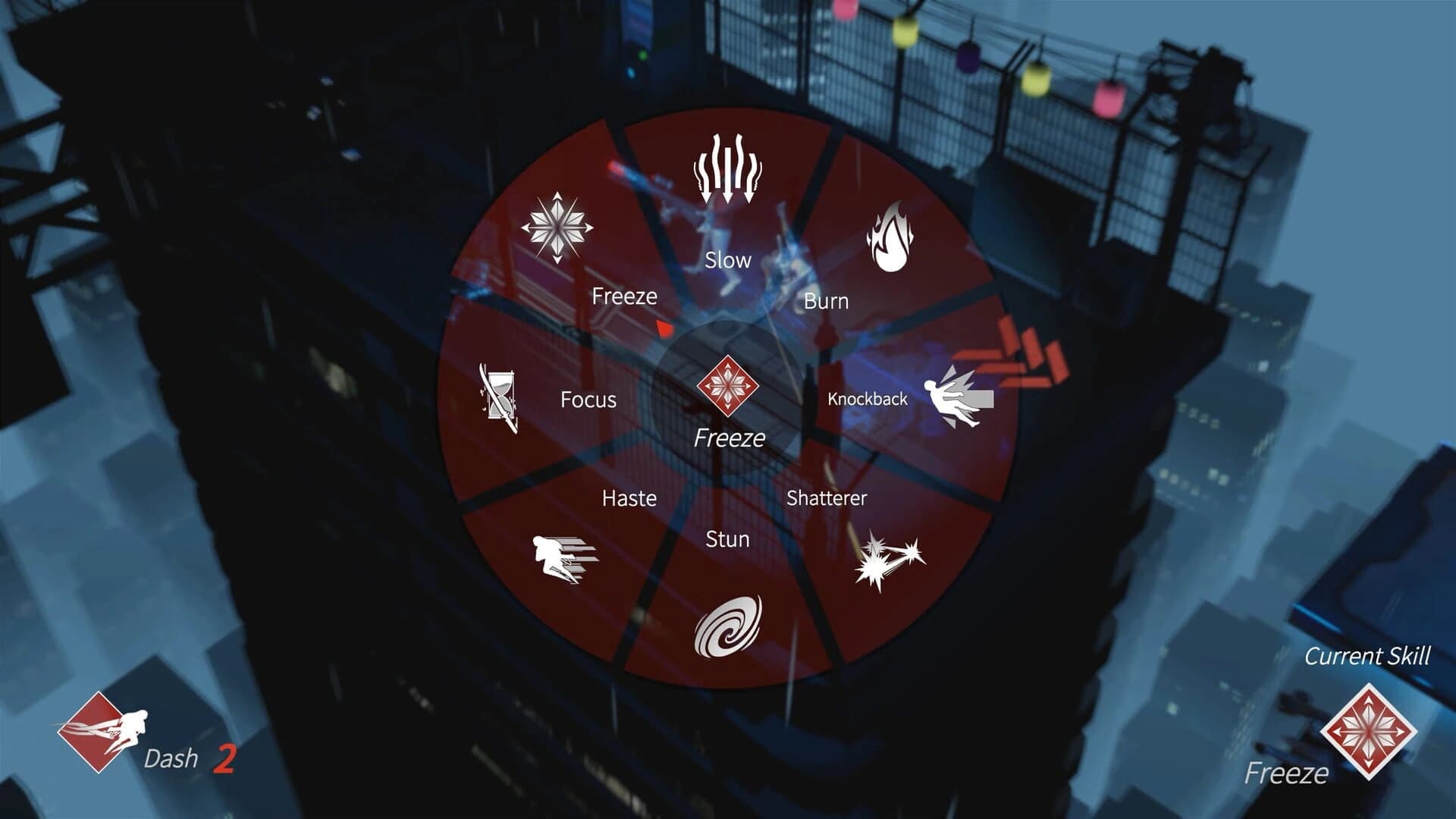
Task: Click the "Slow" label text
Action: tap(729, 260)
